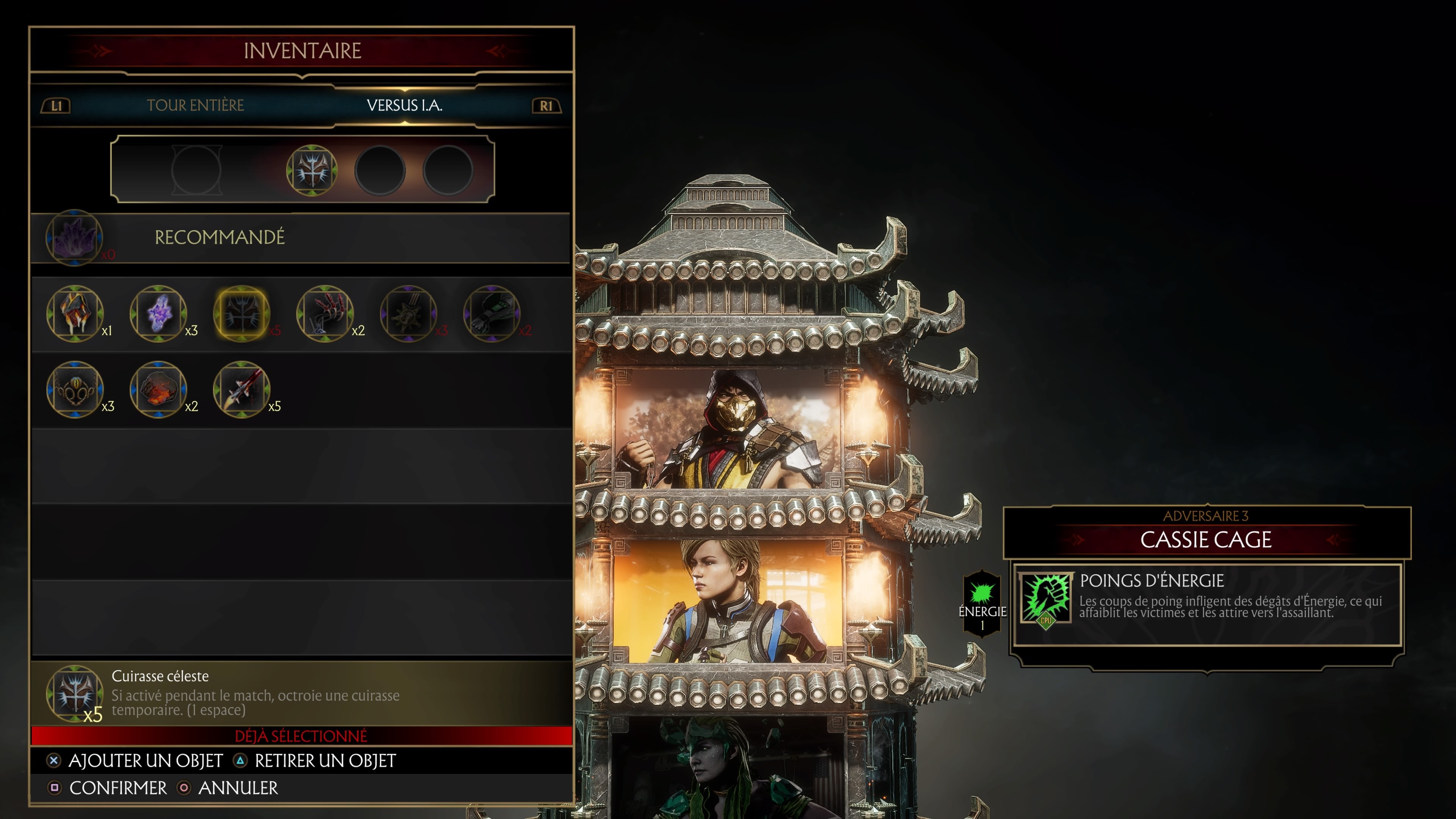
Task: Switch to the TOUR ENTIÈRE tab
Action: (196, 105)
